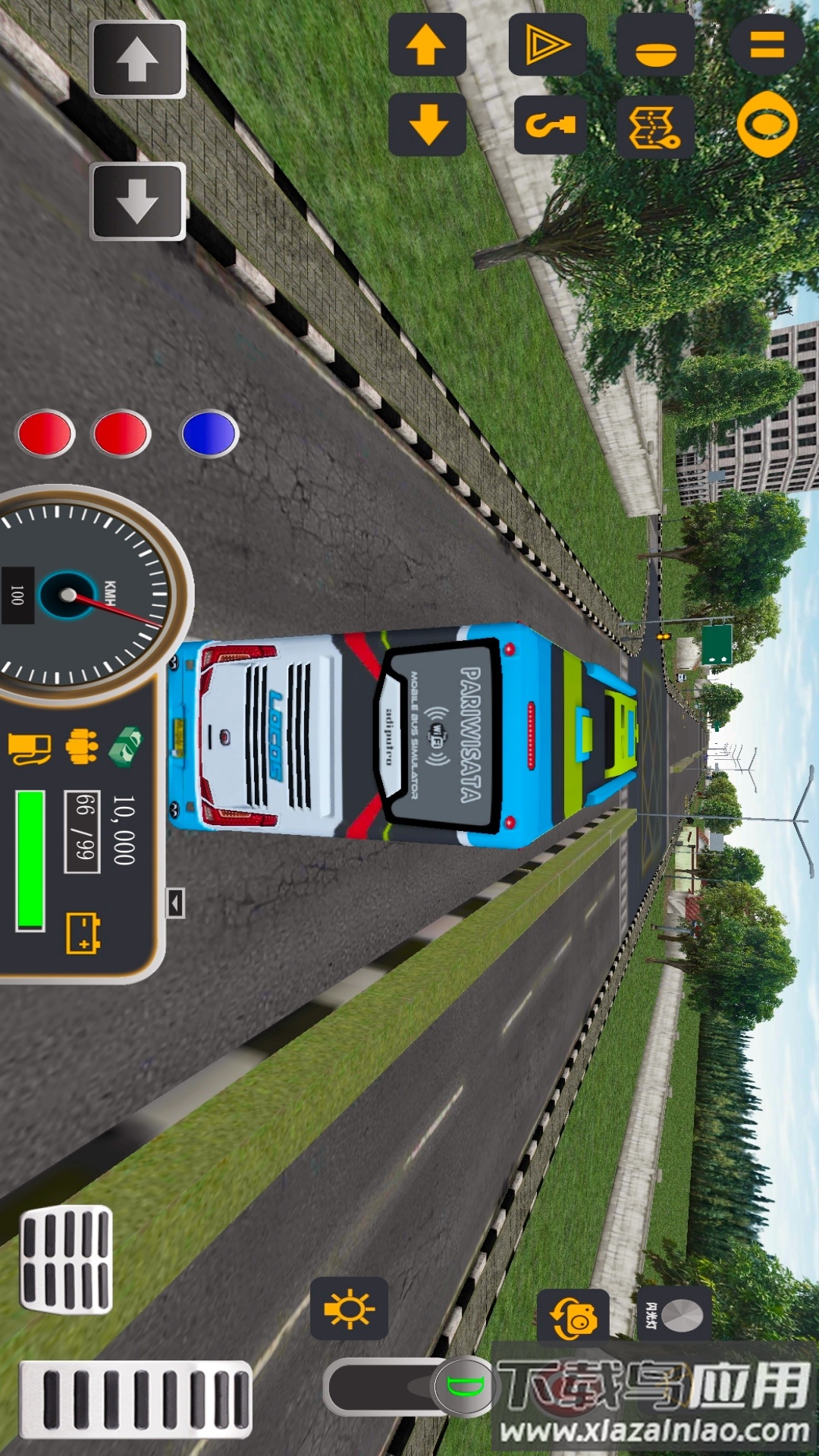Image resolution: width=819 pixels, height=1456 pixels.
Task: Toggle the headlights sun icon
Action: 349,1308
